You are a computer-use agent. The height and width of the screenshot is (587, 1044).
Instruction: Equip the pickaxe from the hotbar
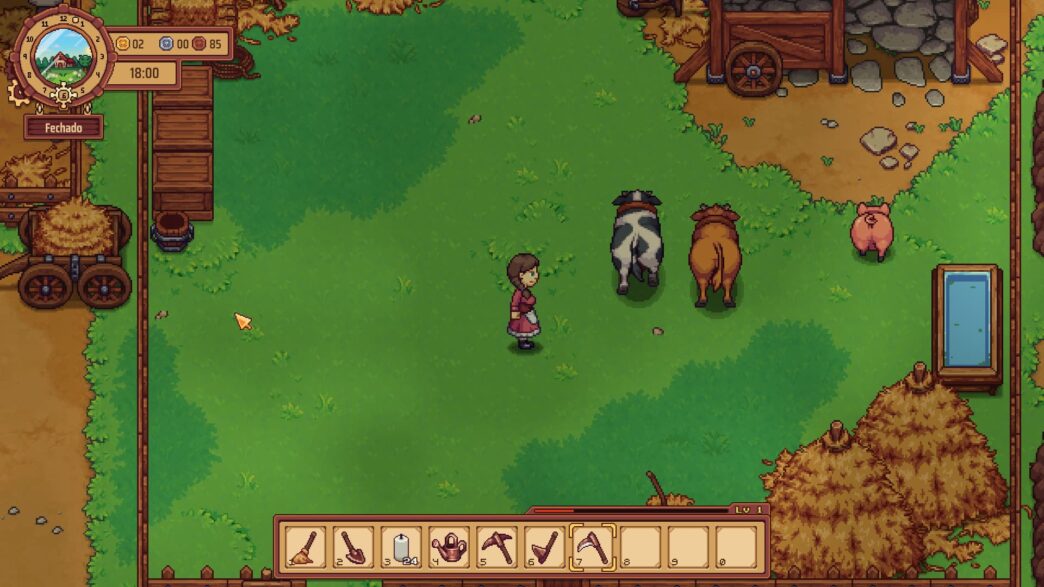tap(497, 546)
